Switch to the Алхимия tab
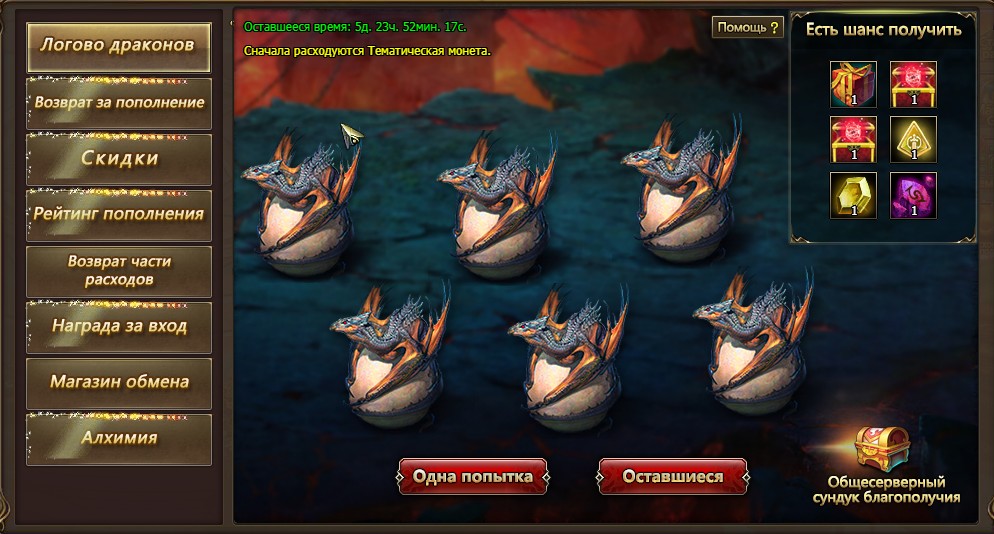Viewport: 994px width, 534px height. pos(119,438)
